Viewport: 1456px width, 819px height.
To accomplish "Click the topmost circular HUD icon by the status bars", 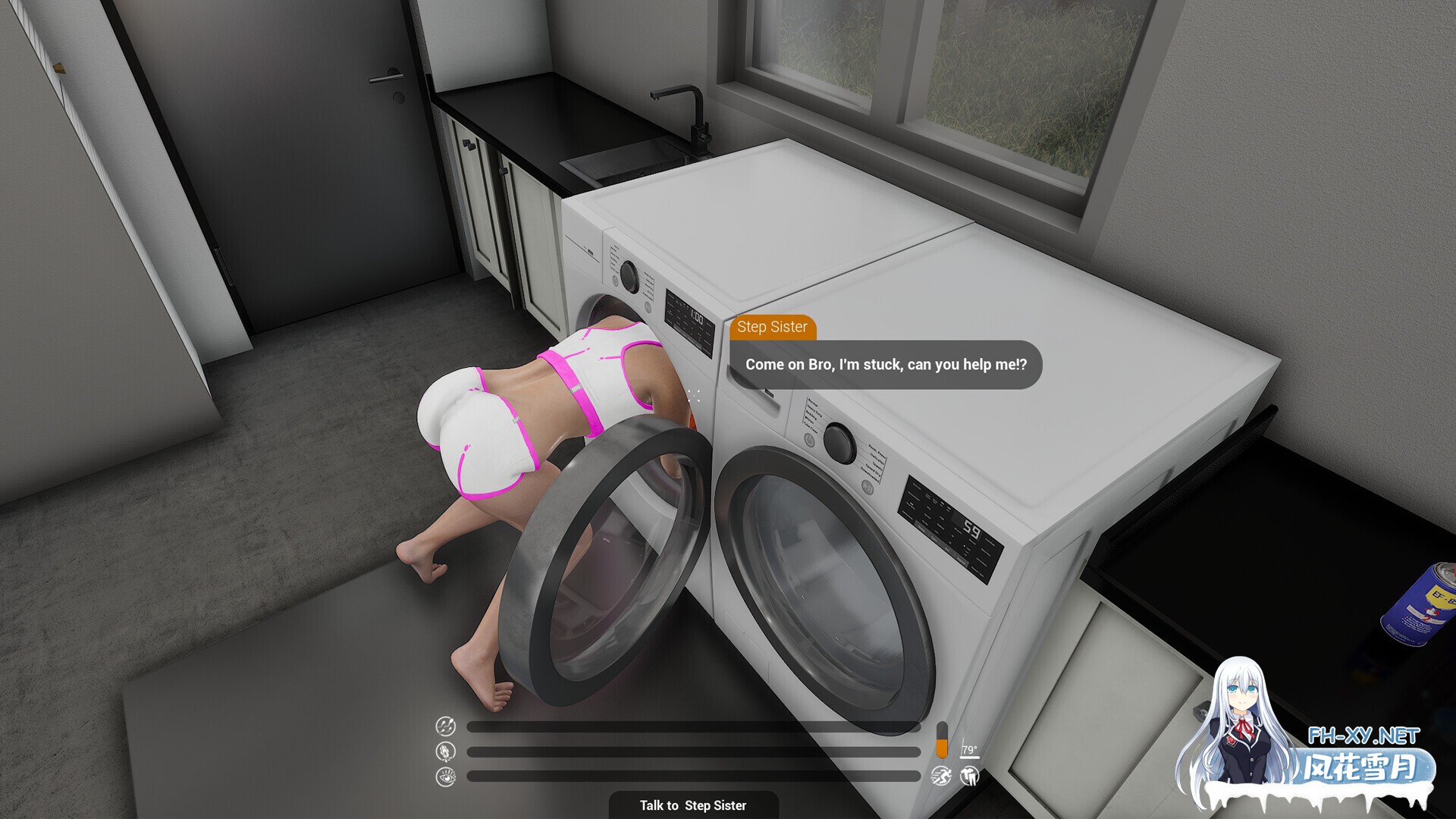I will click(x=447, y=726).
